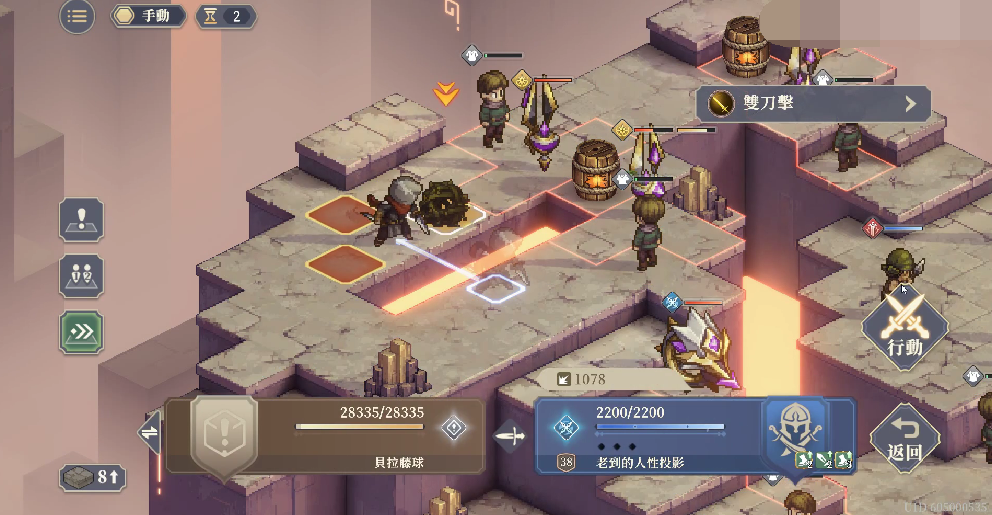Inspect the attacker's green buff icons
This screenshot has height=515, width=992.
pos(824,460)
